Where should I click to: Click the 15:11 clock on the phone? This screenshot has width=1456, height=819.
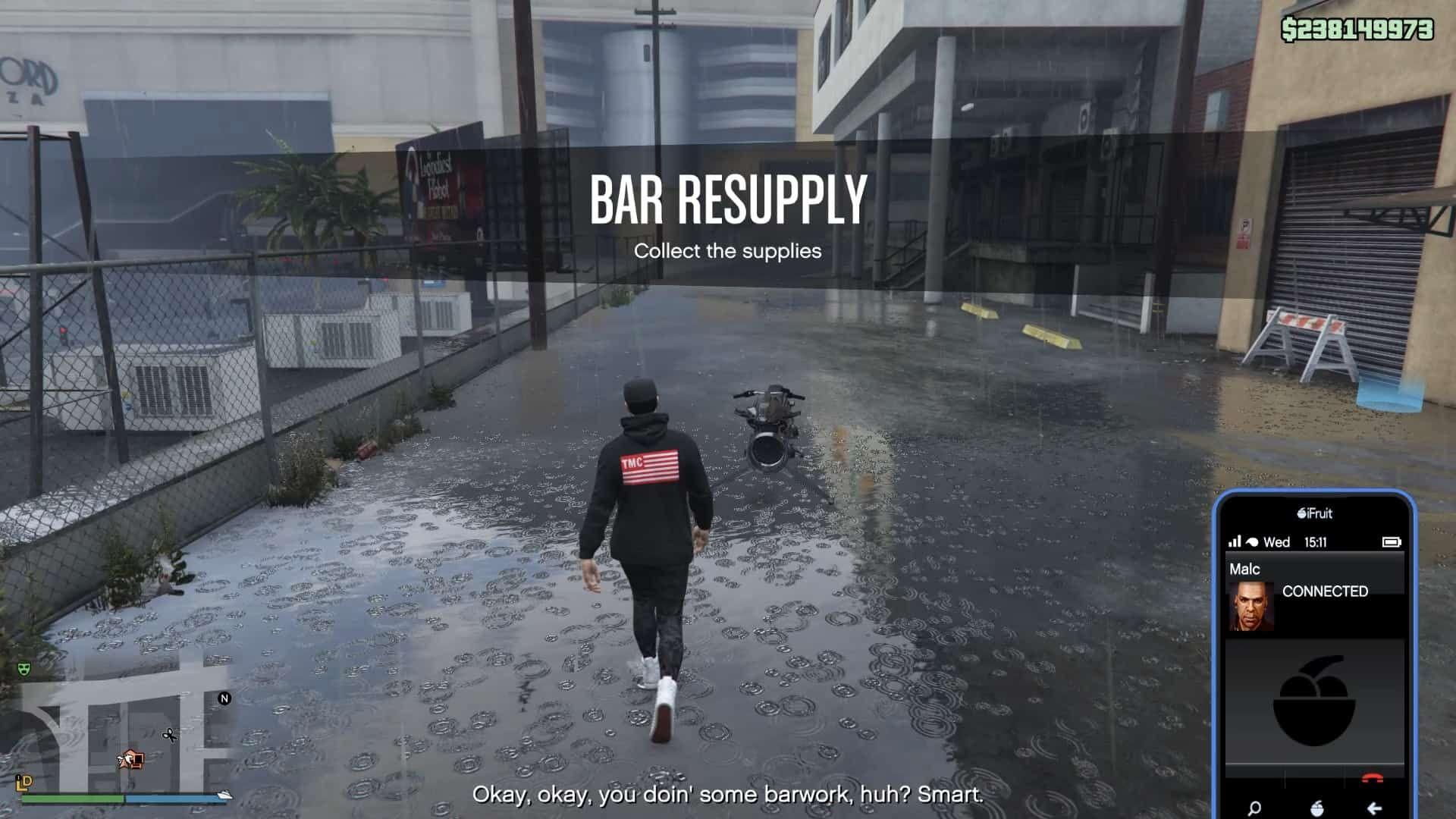click(1316, 542)
